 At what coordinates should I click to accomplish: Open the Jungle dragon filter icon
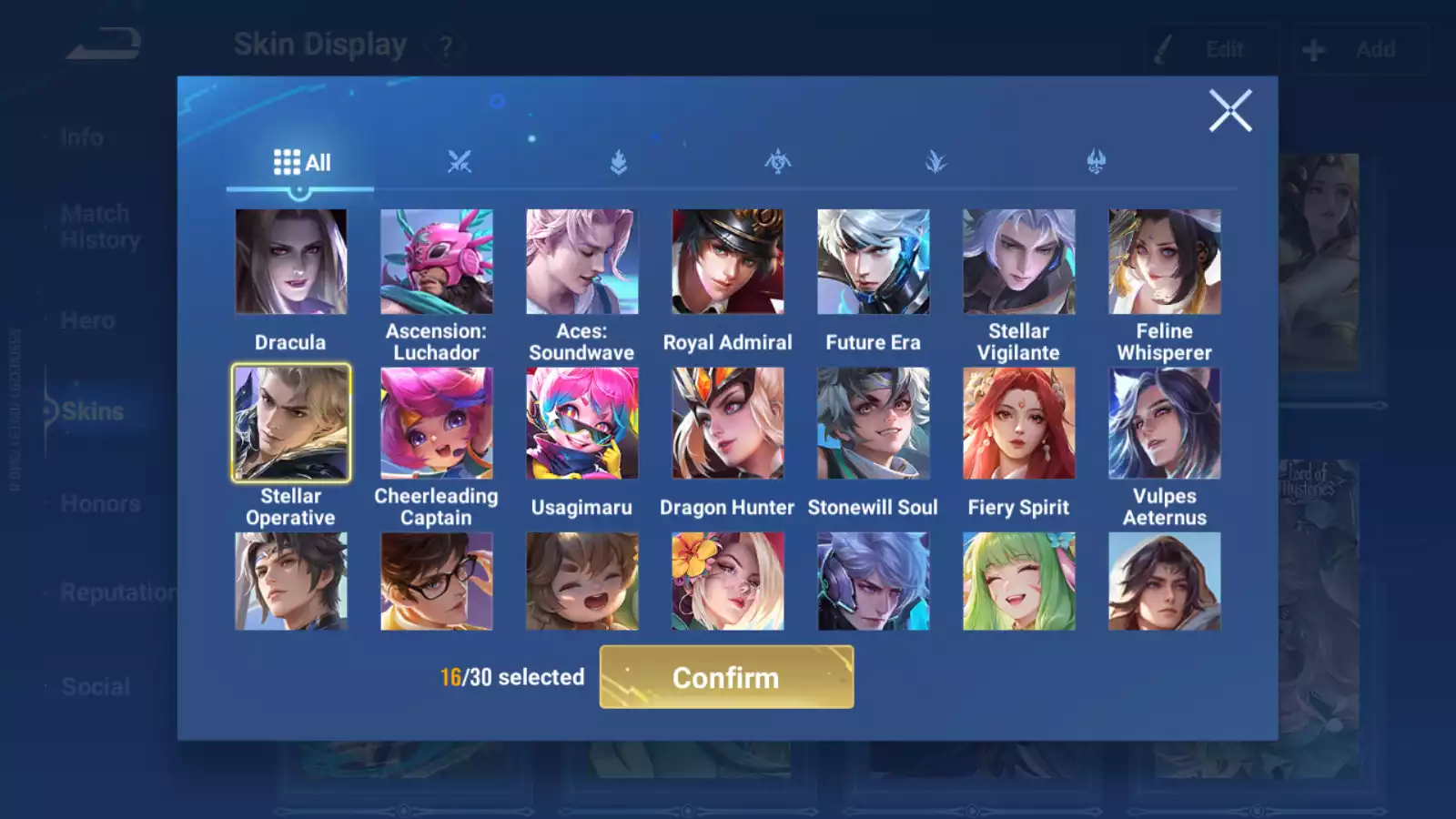[x=1095, y=162]
